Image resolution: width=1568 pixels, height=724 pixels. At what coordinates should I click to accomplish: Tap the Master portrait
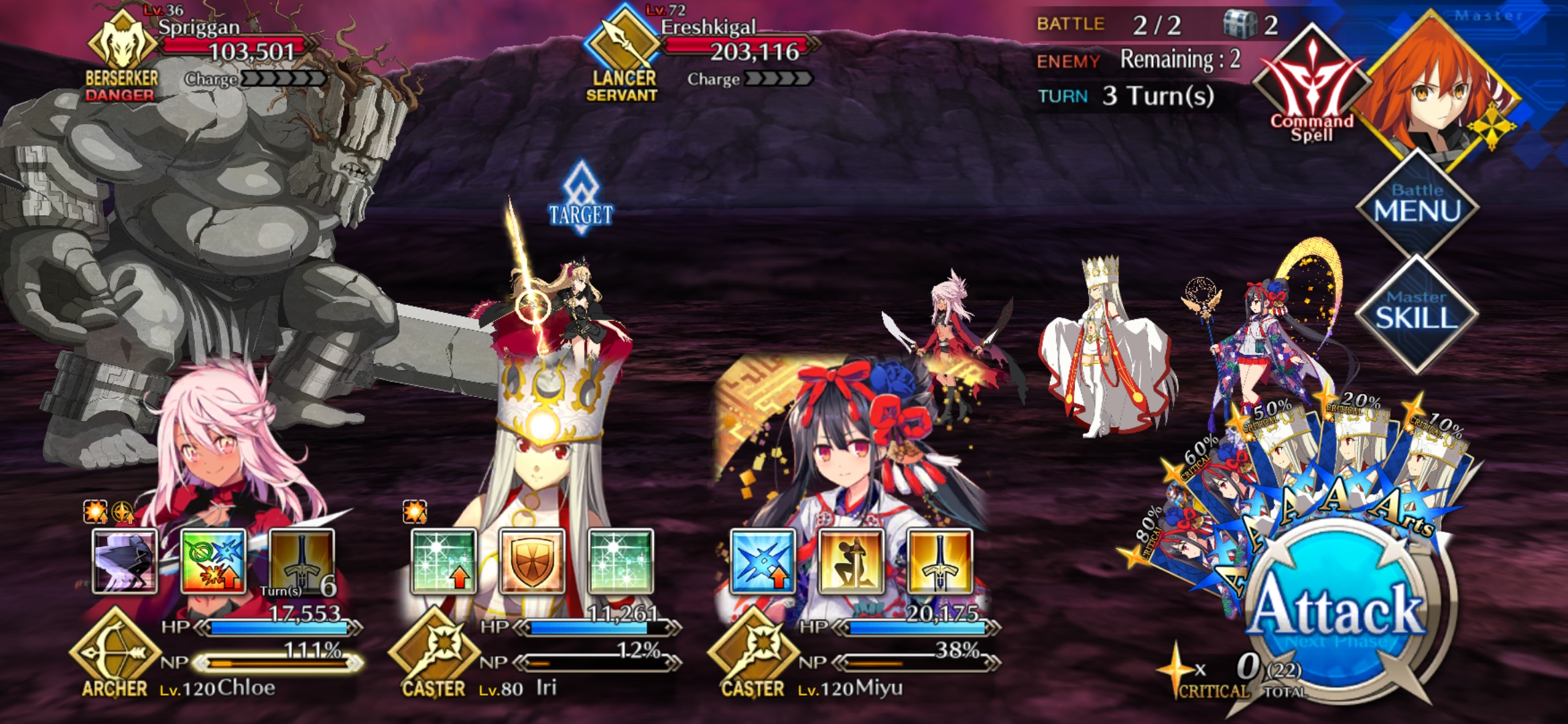[x=1441, y=87]
